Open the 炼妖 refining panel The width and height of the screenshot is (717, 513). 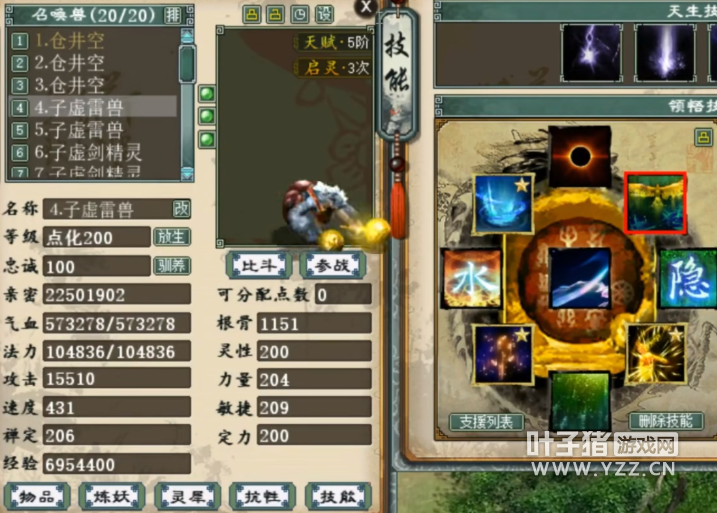click(x=112, y=496)
